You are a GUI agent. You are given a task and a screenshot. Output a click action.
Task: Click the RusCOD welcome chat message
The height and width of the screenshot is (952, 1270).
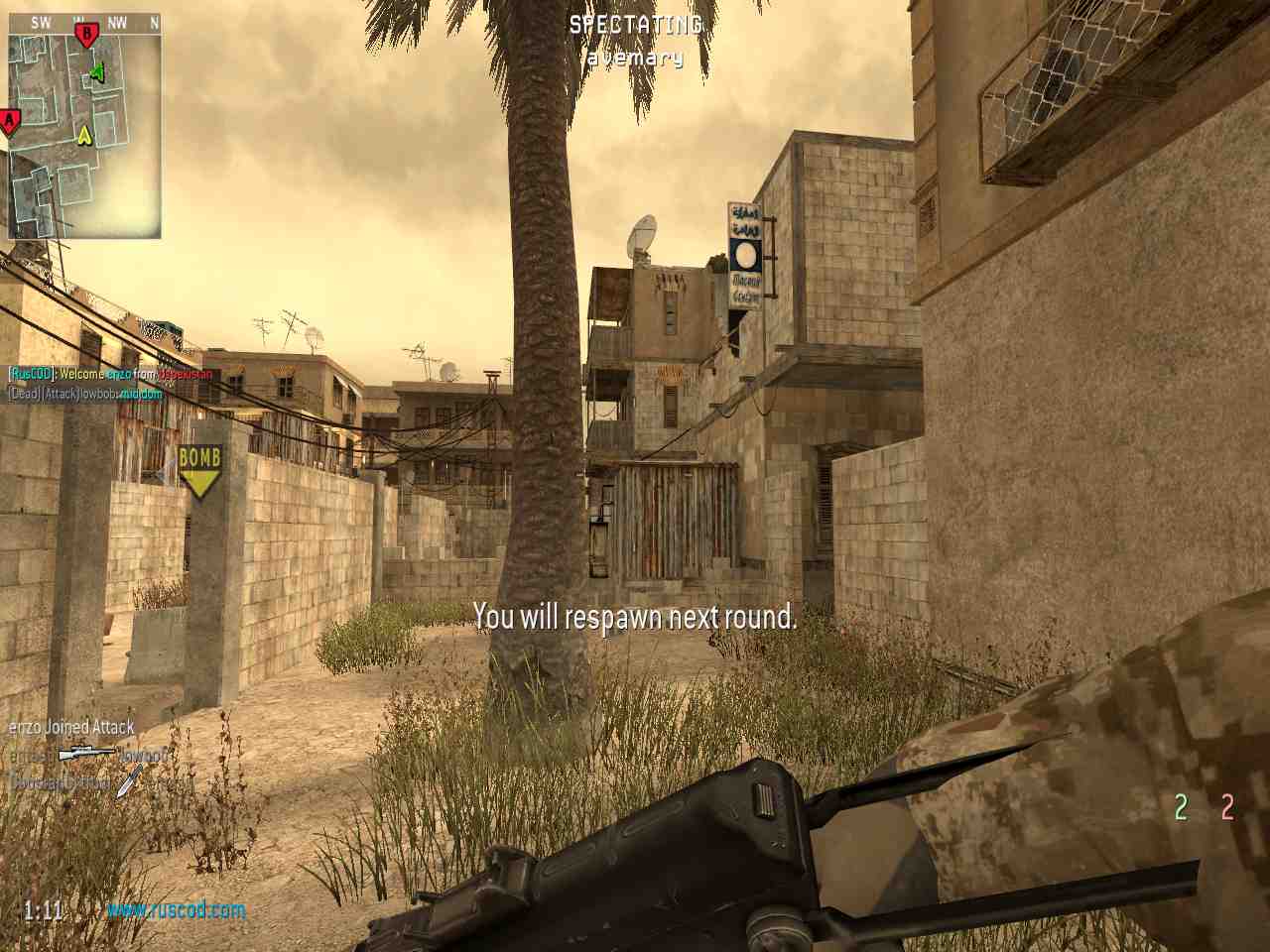click(x=111, y=374)
